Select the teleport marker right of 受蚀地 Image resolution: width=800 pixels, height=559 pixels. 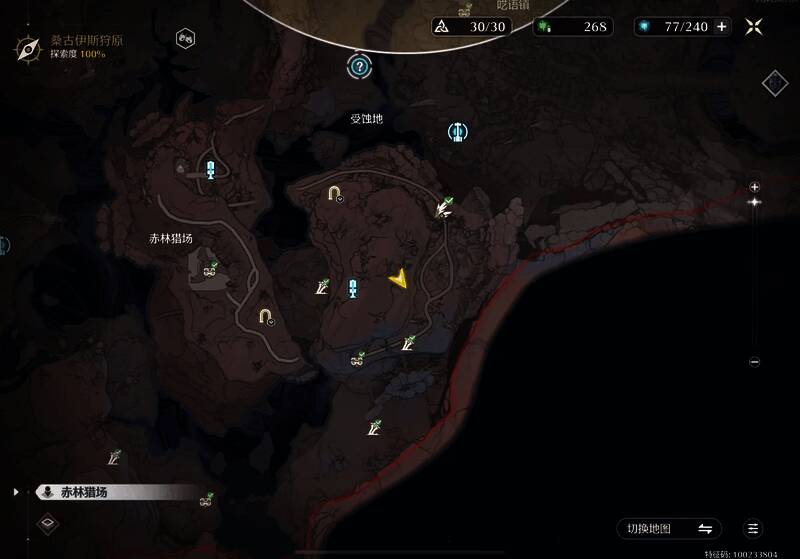pos(458,131)
